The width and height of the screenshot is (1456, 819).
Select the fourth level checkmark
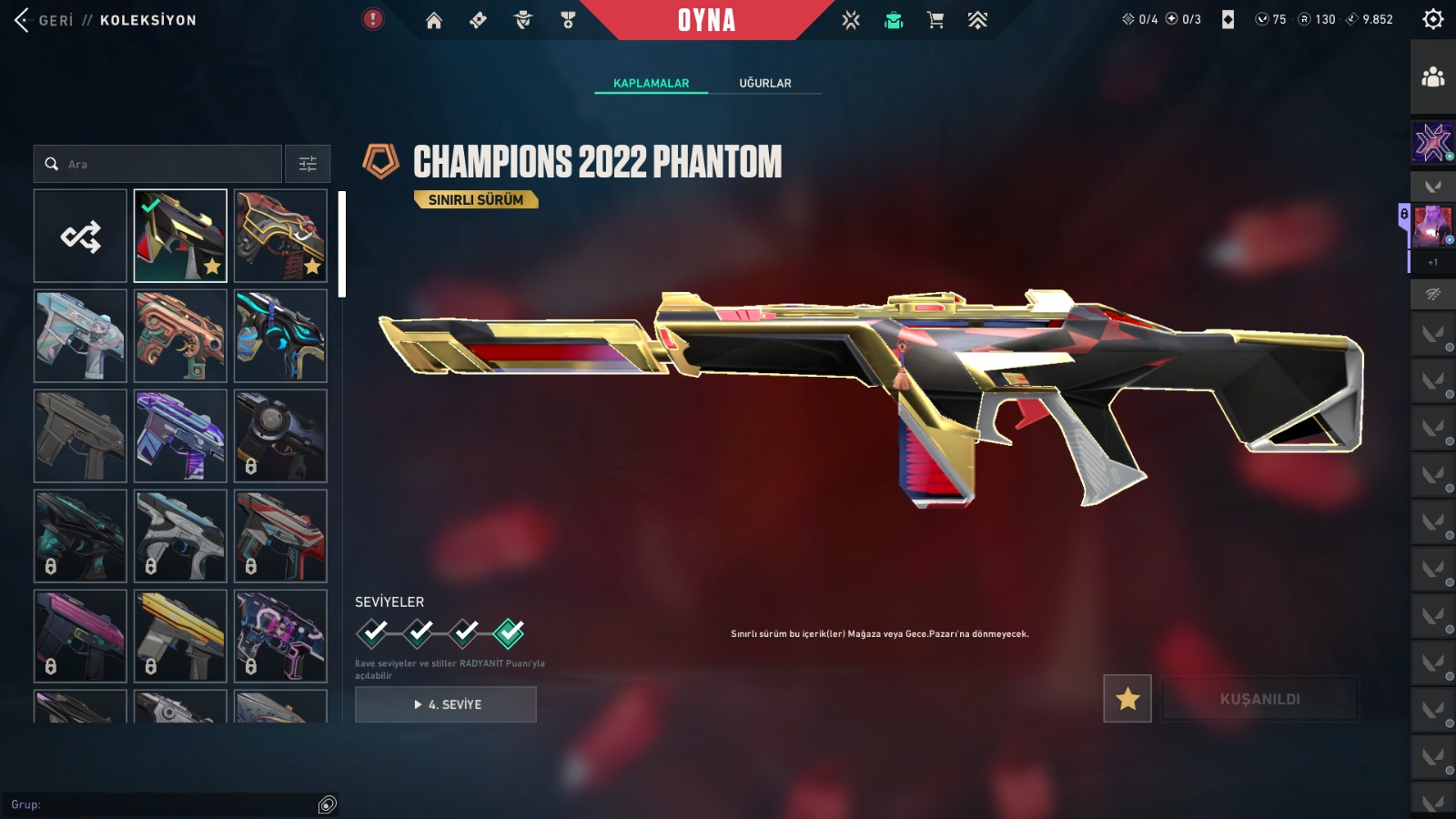(x=509, y=632)
